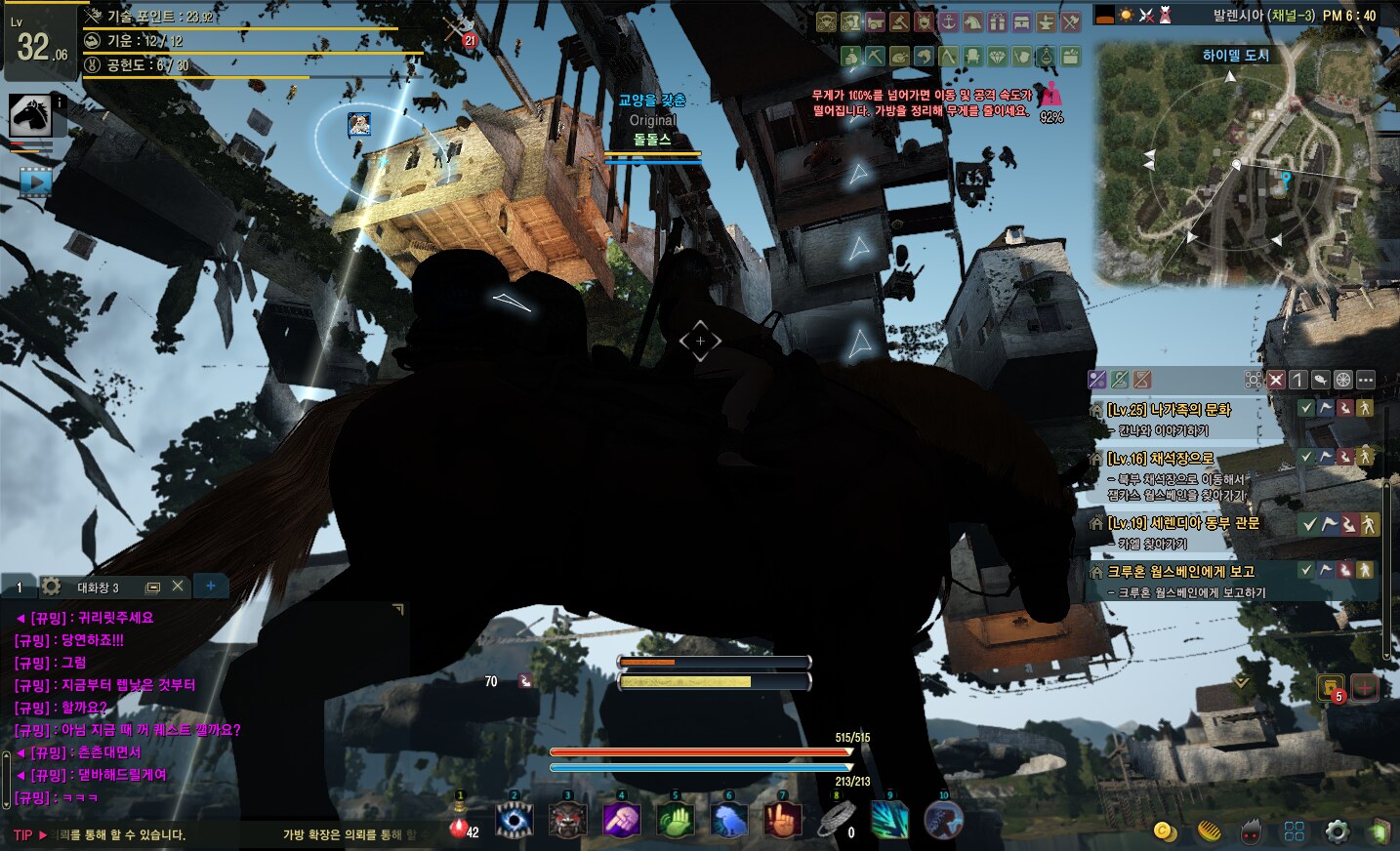The image size is (1400, 851).
Task: Click the horse mount icon
Action: point(30,116)
